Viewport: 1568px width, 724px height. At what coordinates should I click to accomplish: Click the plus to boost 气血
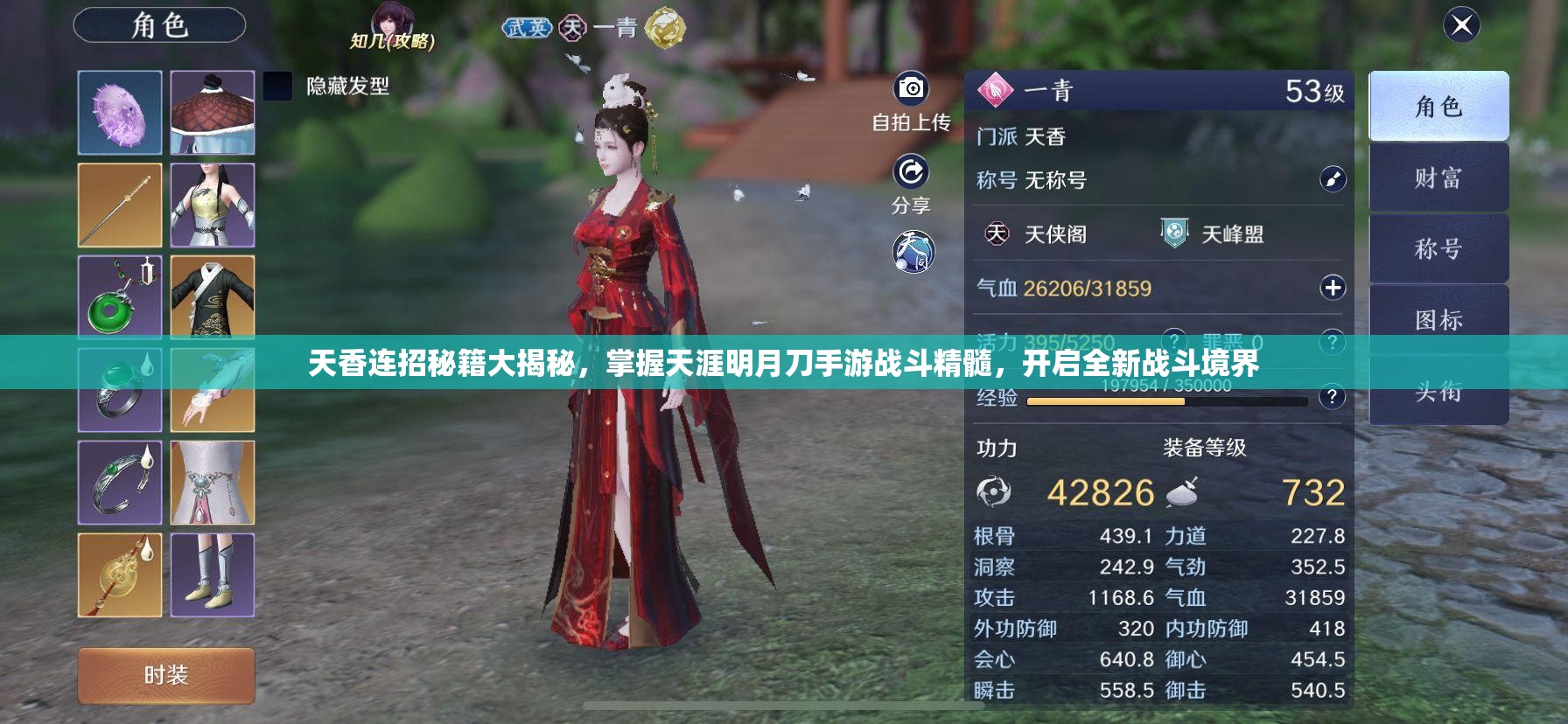1333,287
